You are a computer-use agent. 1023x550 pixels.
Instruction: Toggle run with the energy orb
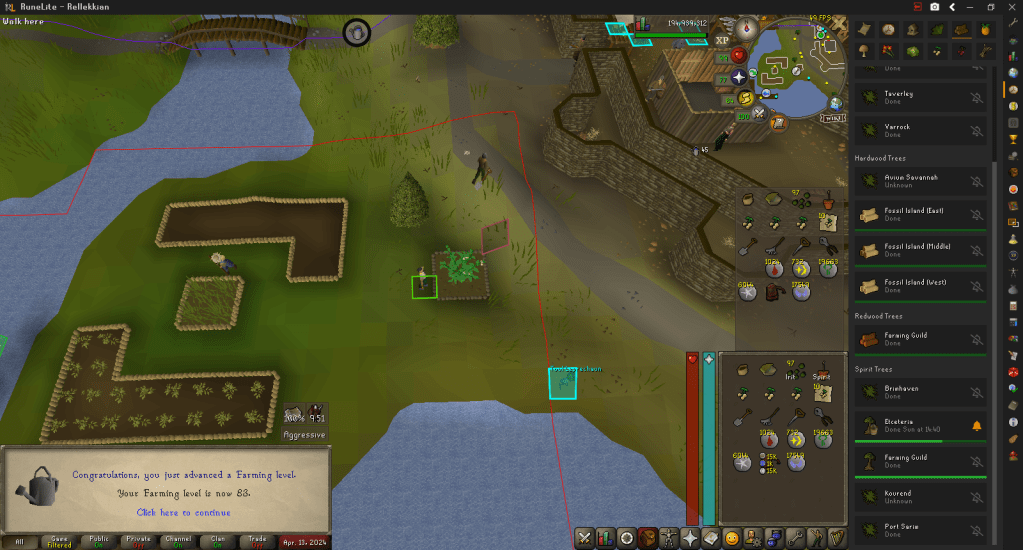[x=746, y=97]
